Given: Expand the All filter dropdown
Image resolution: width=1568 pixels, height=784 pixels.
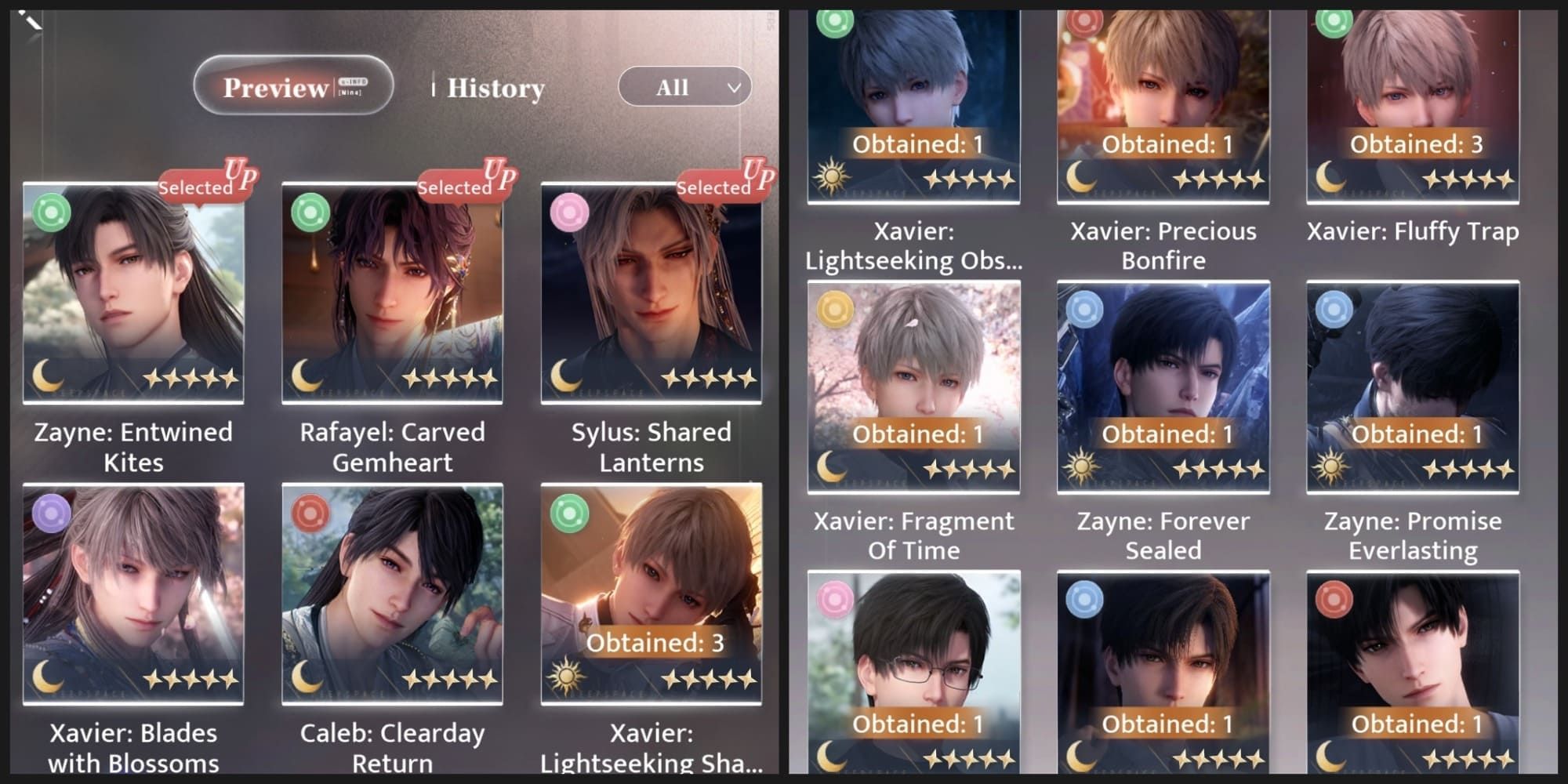Looking at the screenshot, I should click(684, 87).
